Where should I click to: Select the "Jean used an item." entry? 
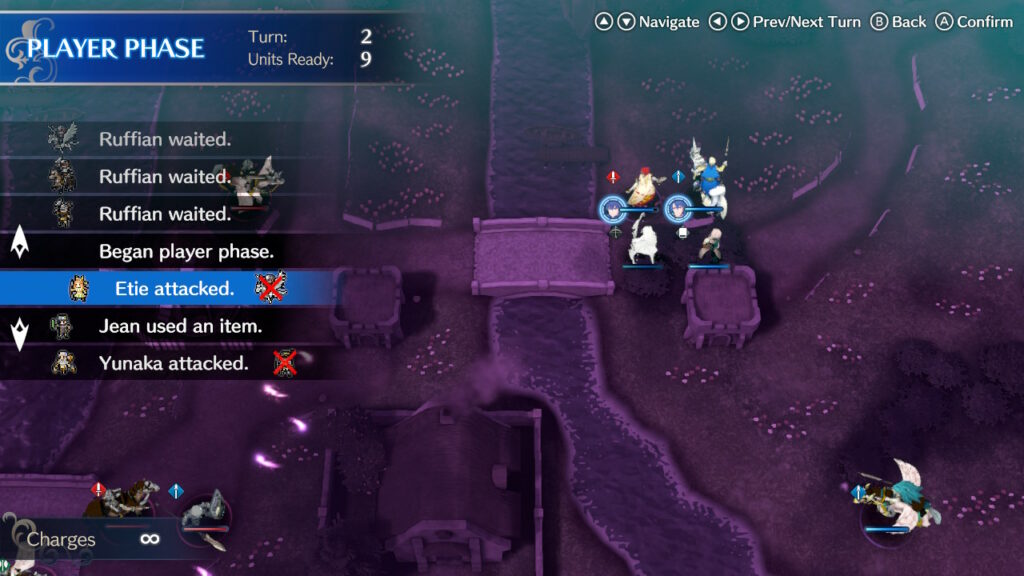click(x=180, y=326)
